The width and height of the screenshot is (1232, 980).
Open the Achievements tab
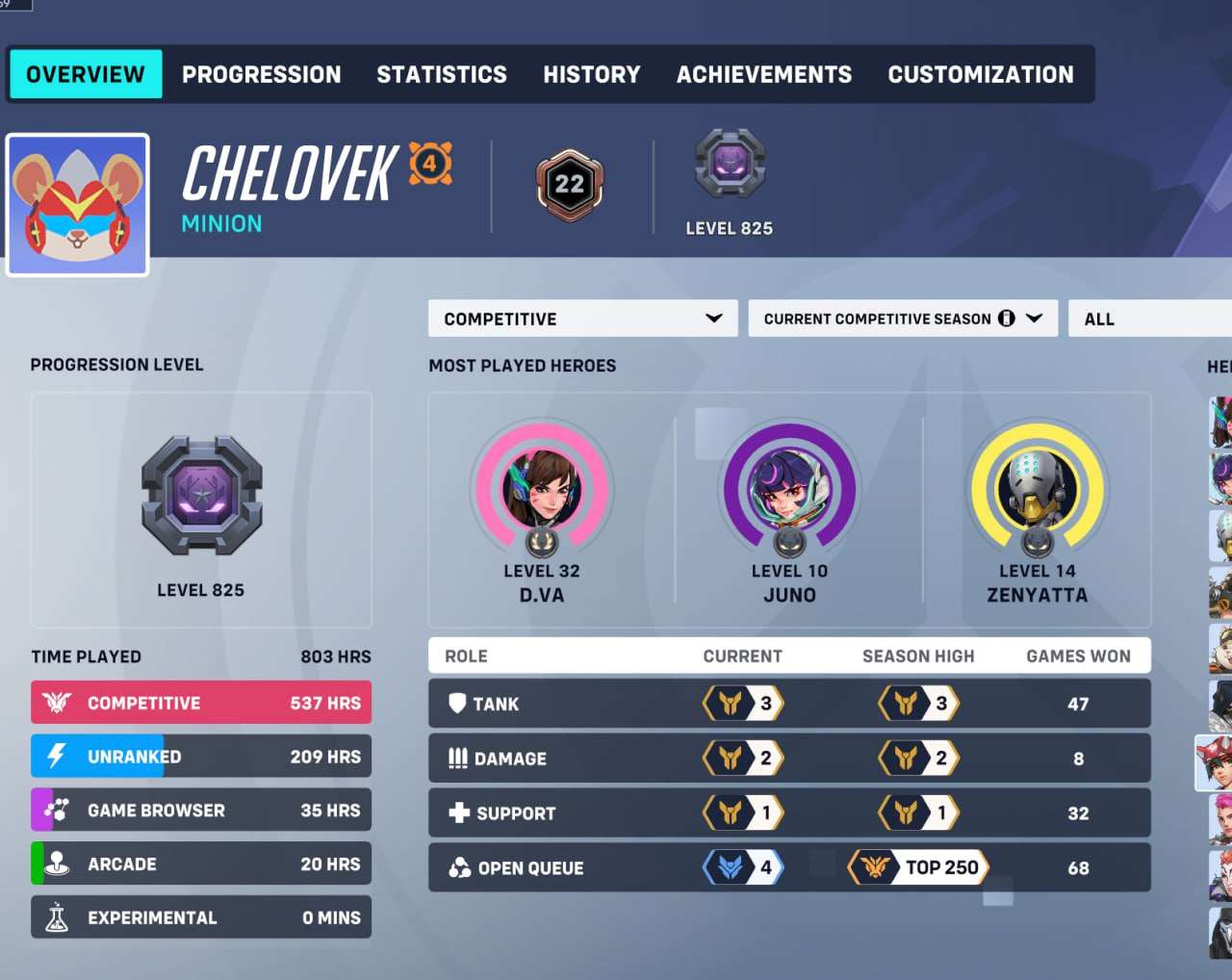point(763,74)
